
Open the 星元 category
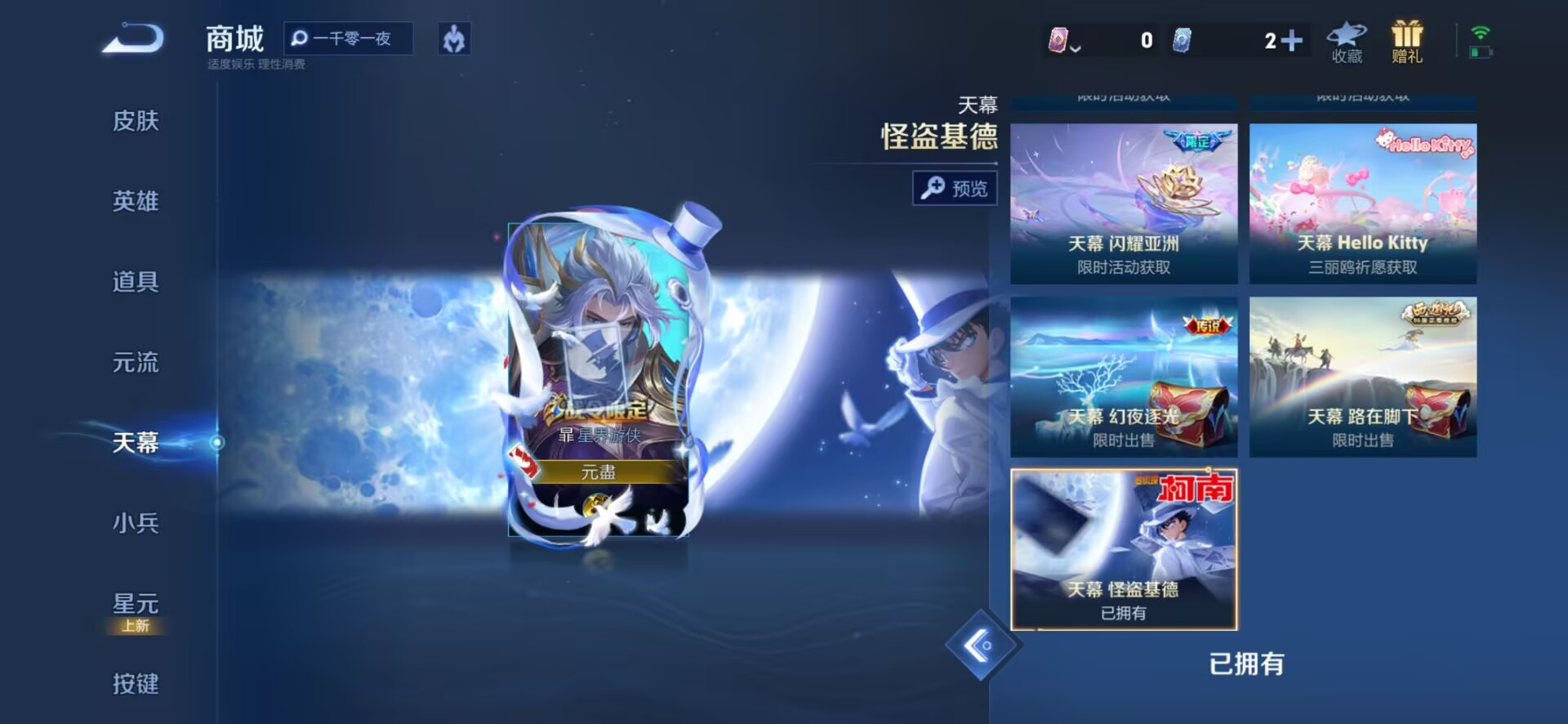click(x=136, y=605)
